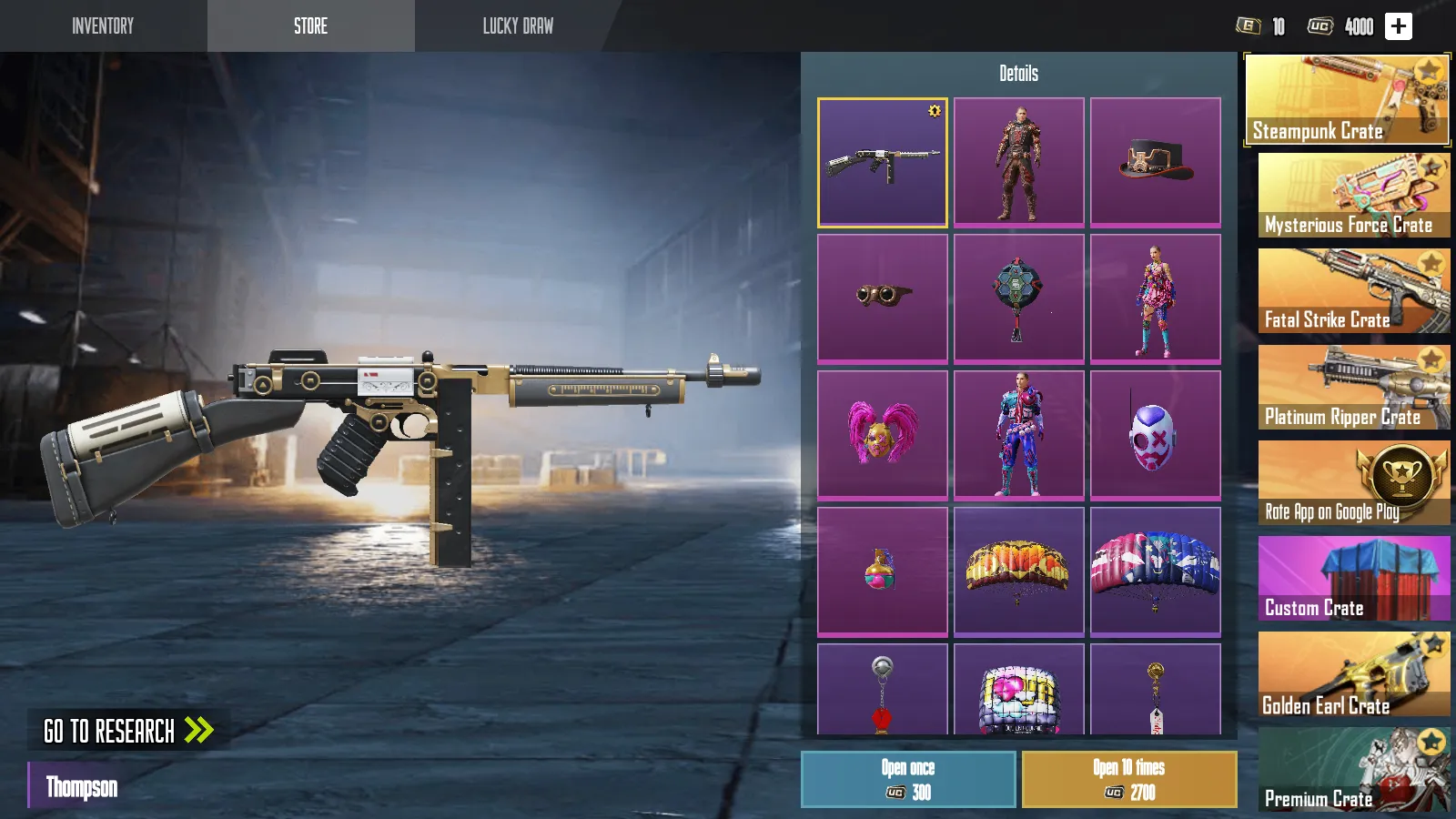This screenshot has height=819, width=1456.
Task: Select the Thompson gun skin reward
Action: pos(882,162)
